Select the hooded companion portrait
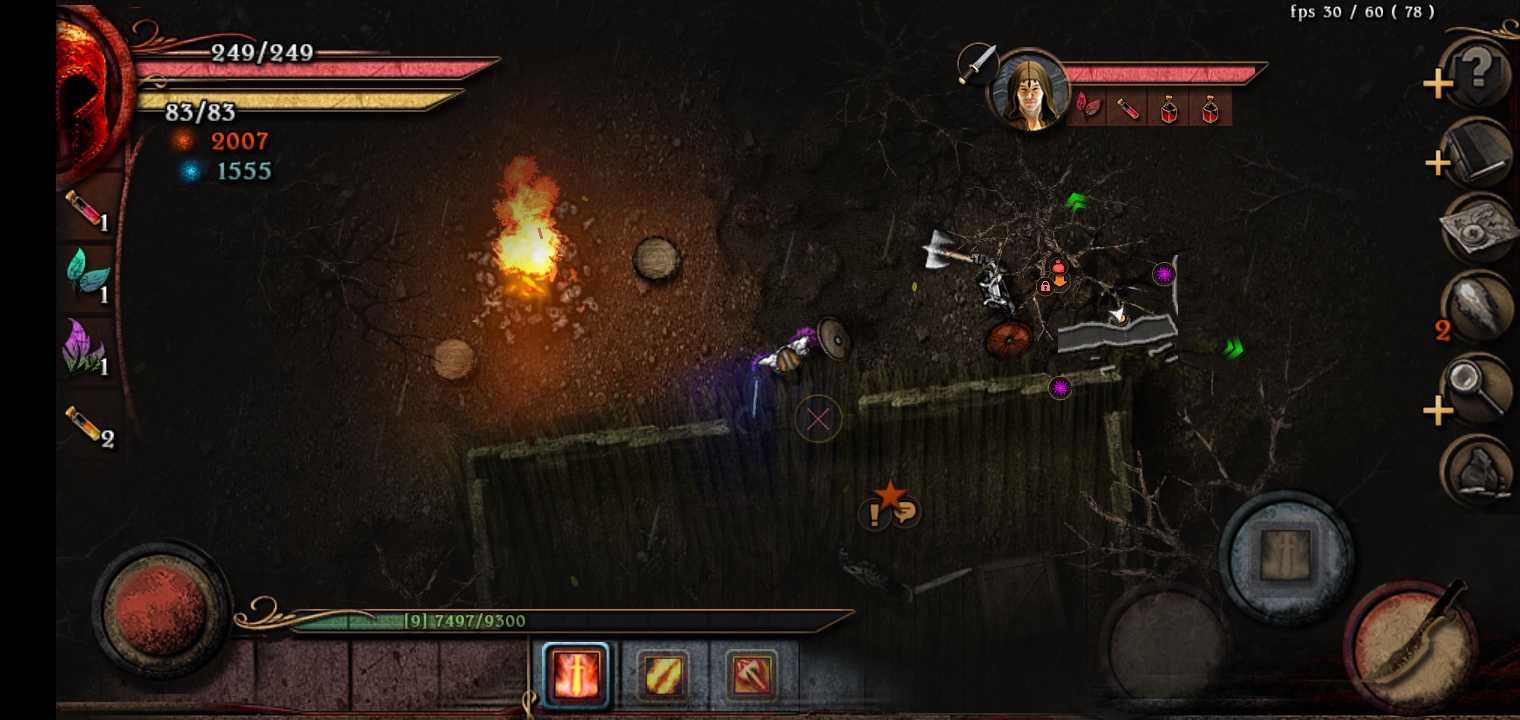 point(1027,92)
